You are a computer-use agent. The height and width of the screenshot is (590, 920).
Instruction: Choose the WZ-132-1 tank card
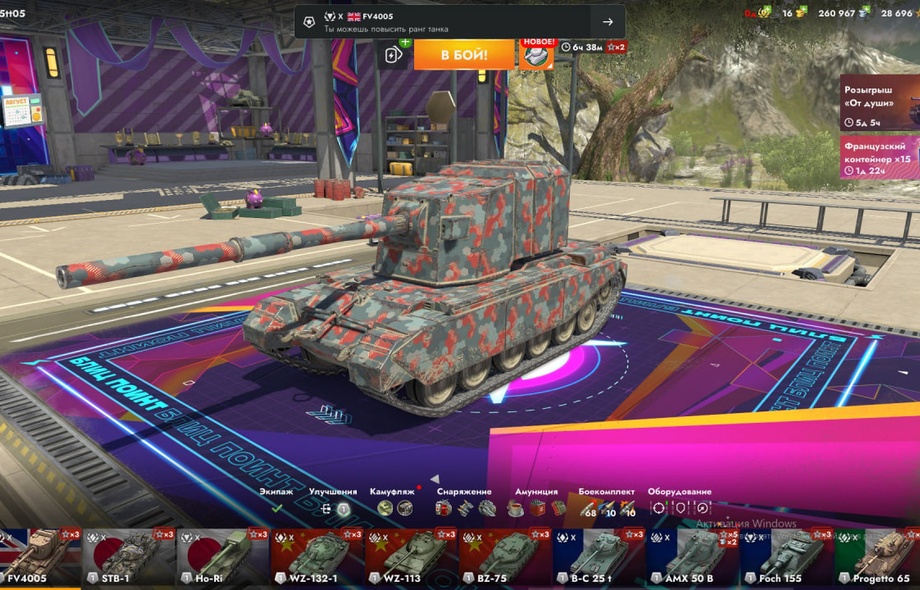[317, 558]
